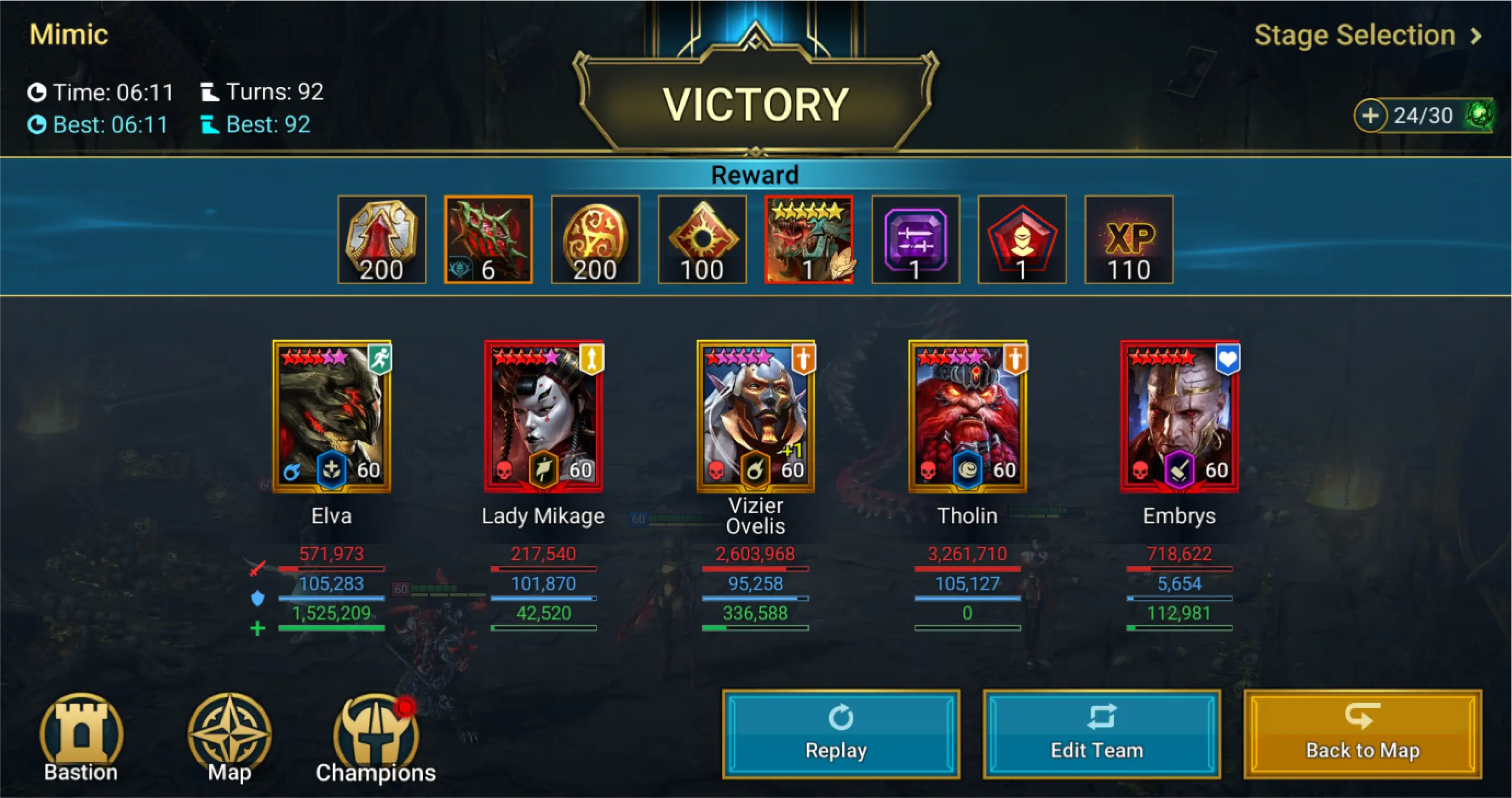Viewport: 1512px width, 798px height.
Task: Select Elva's champion portrait
Action: (332, 416)
